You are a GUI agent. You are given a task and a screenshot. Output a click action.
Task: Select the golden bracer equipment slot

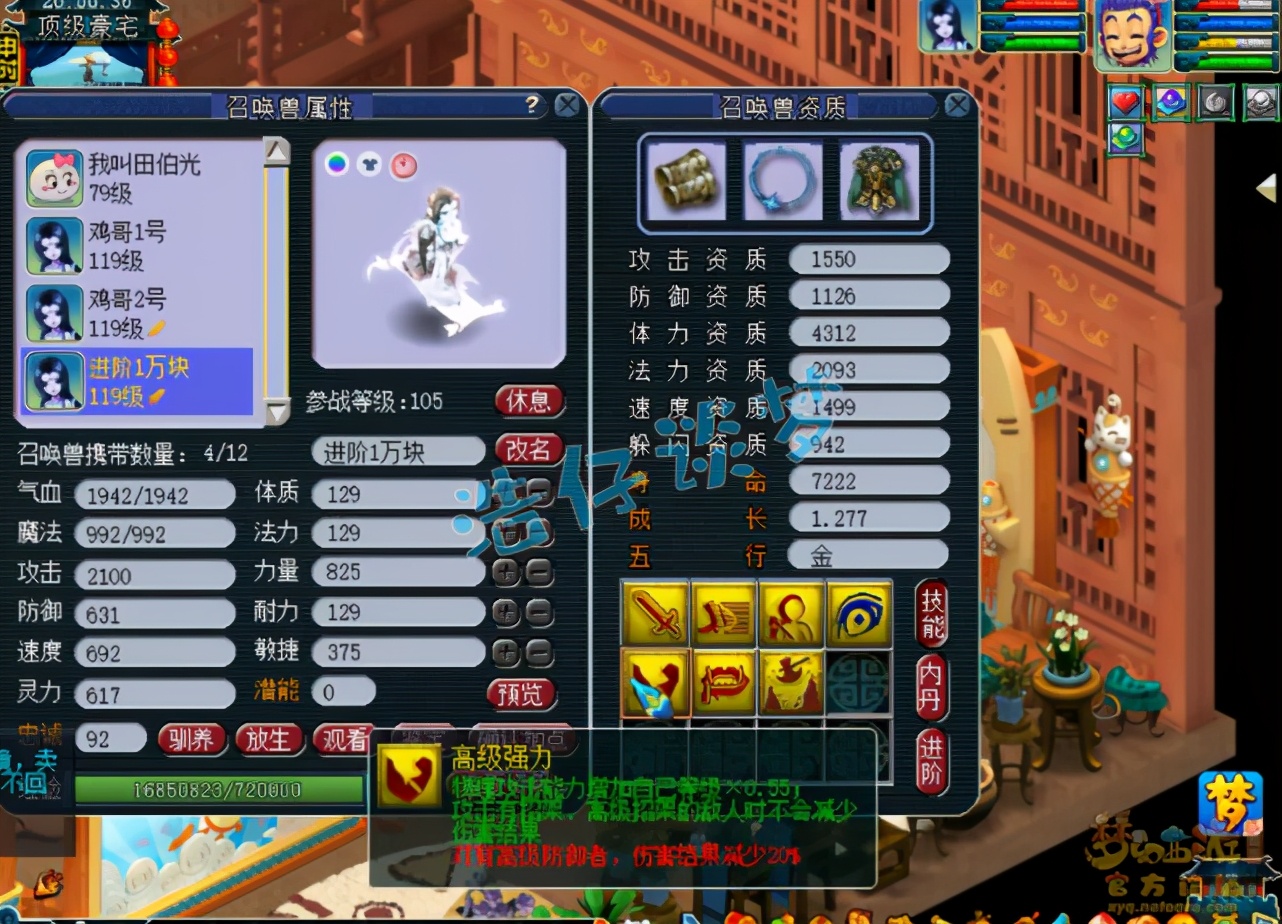[x=685, y=180]
